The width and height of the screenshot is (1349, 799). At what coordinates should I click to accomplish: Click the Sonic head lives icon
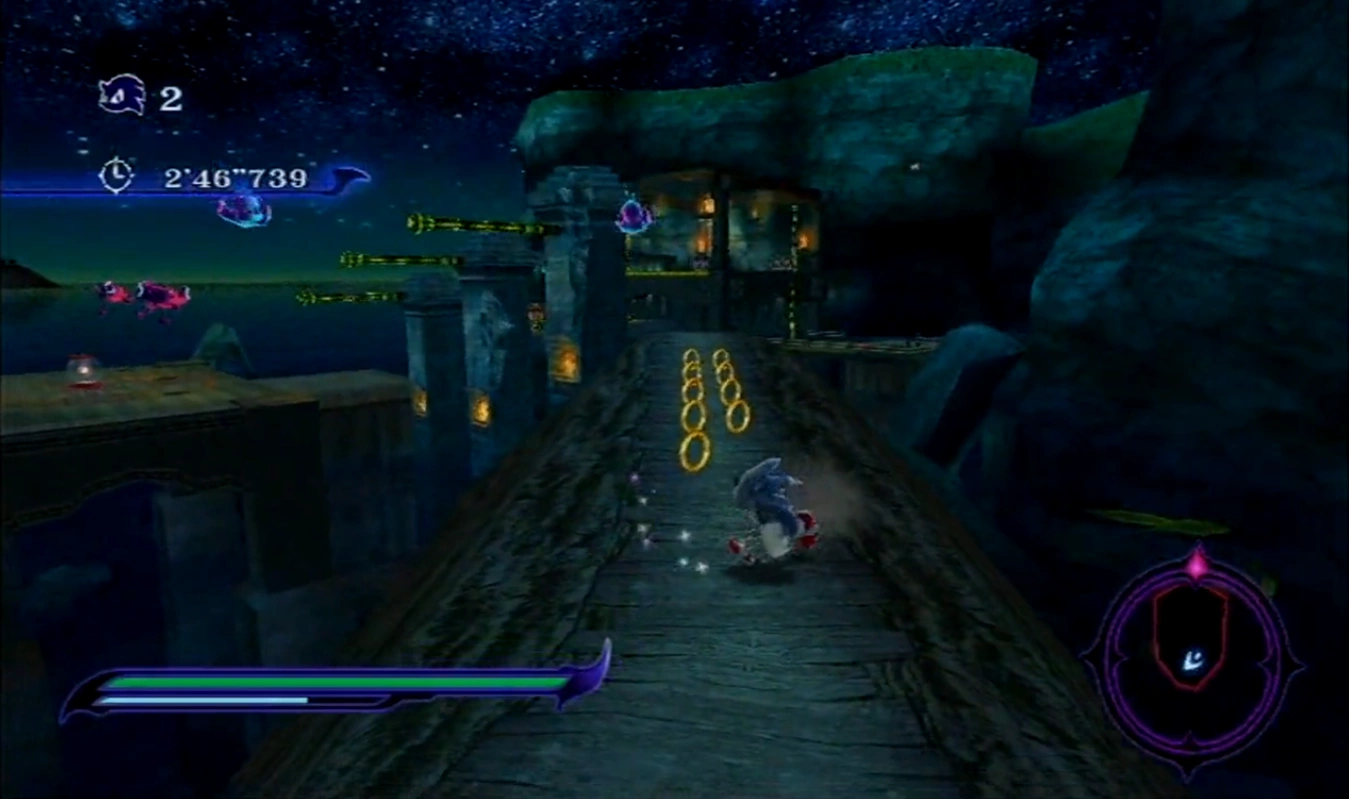pyautogui.click(x=121, y=97)
